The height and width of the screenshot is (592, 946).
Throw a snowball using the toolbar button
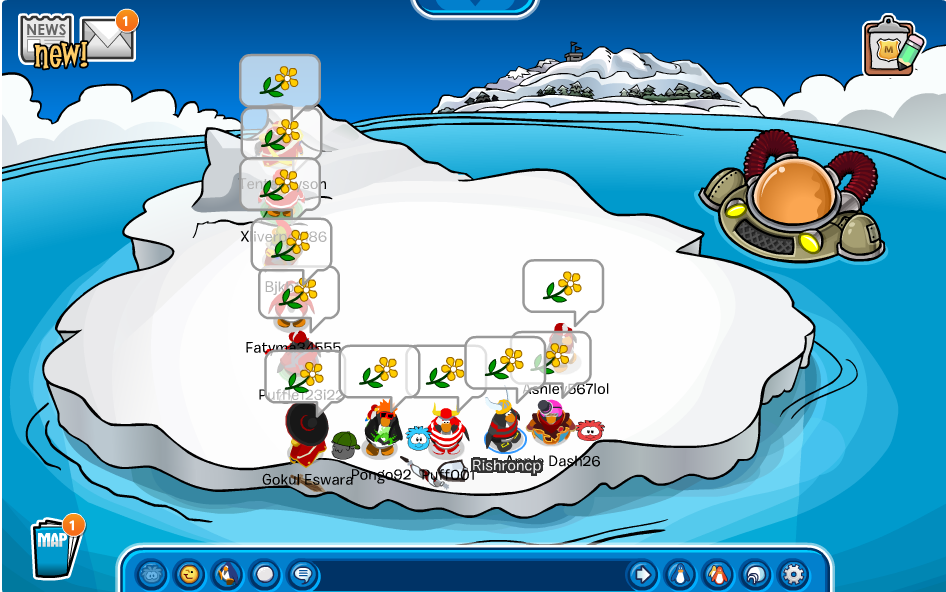[265, 574]
